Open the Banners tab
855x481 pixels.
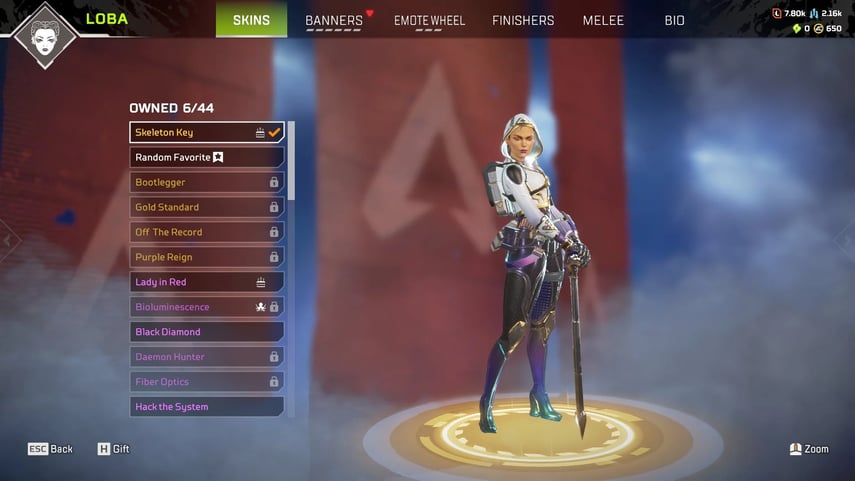pos(334,20)
